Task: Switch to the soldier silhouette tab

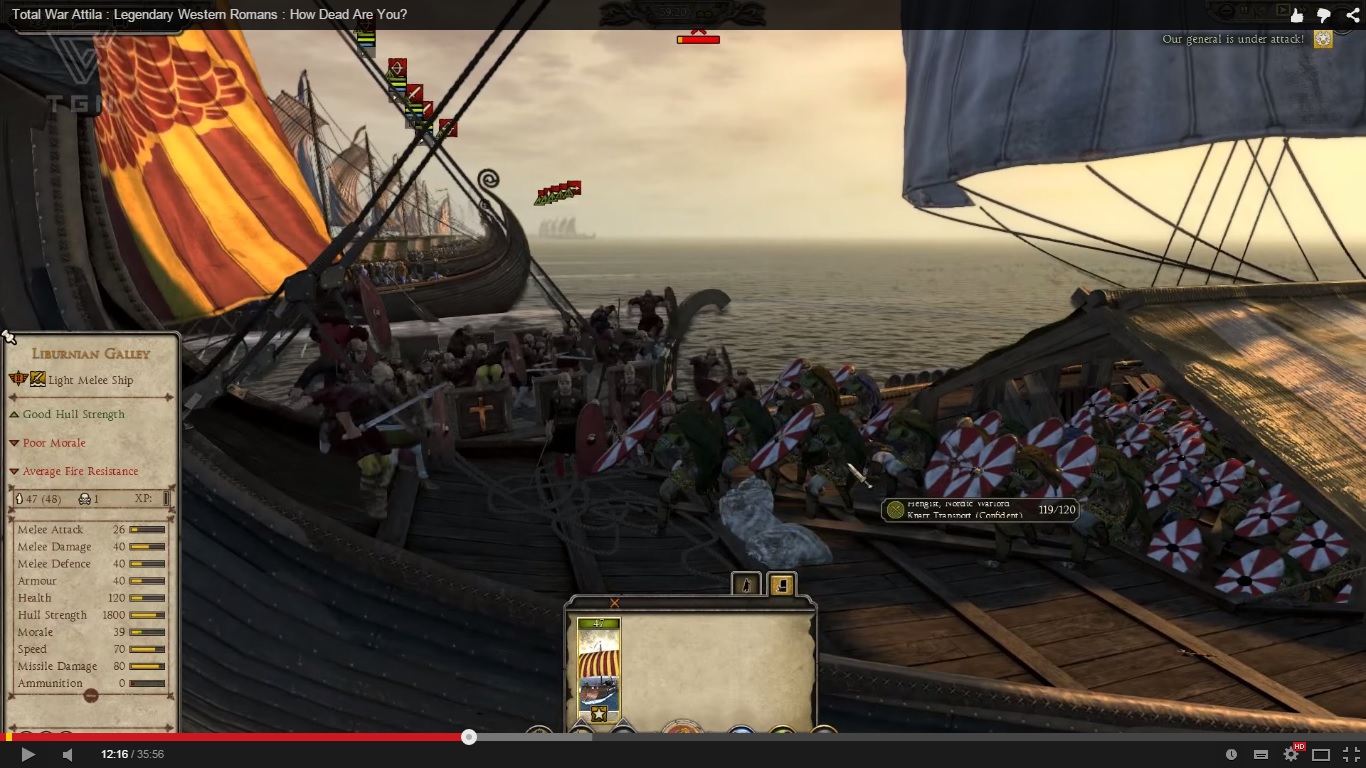Action: 746,585
